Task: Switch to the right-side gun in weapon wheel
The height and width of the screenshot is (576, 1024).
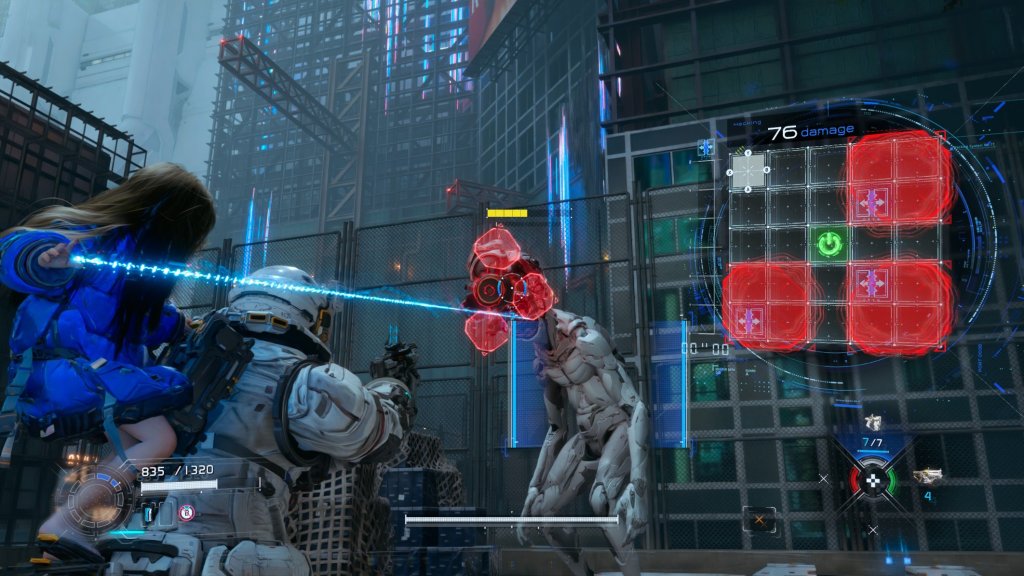Action: 927,477
